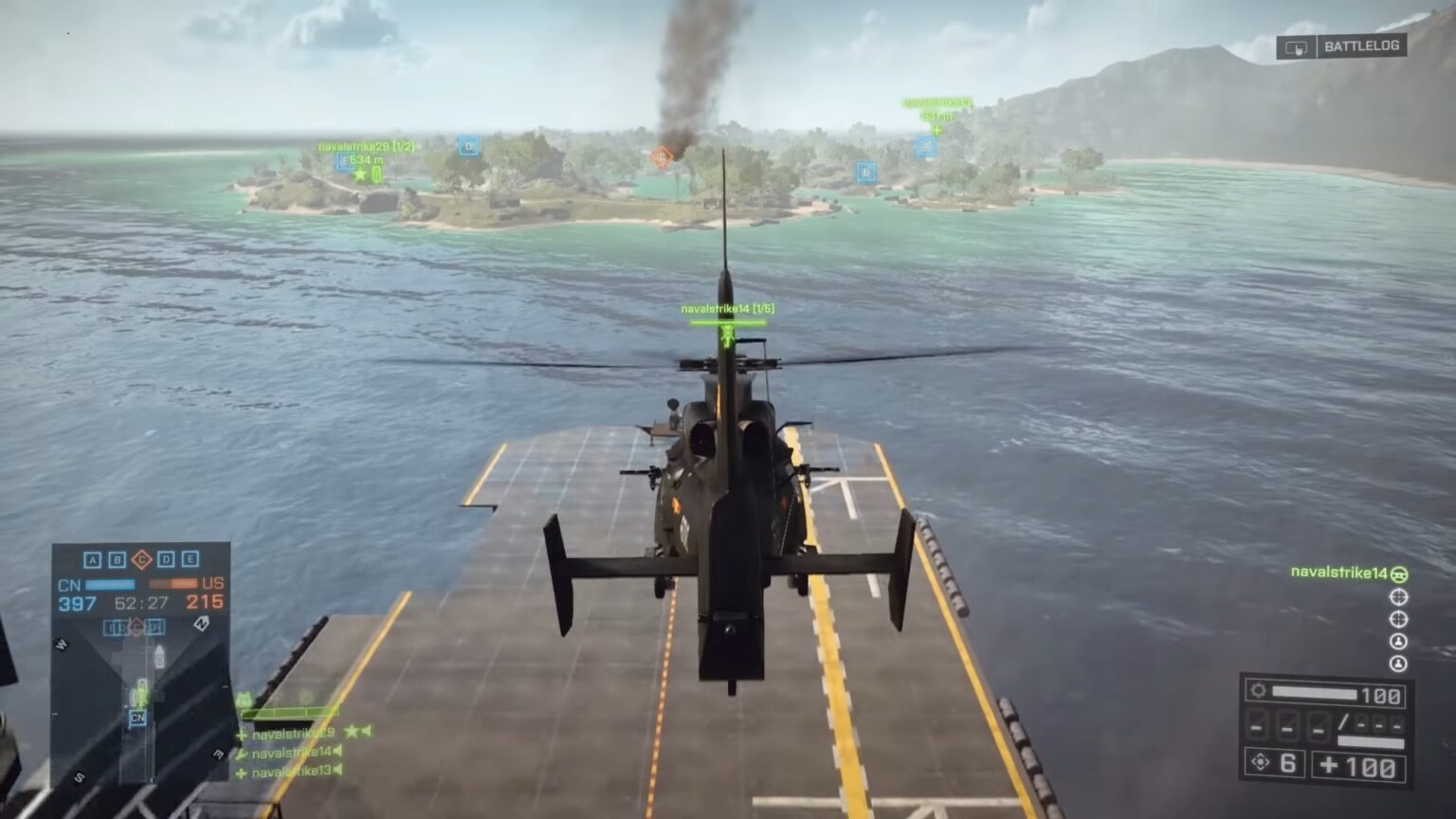Click the gear icon on the vehicle health gauge
The width and height of the screenshot is (1456, 819).
pos(1258,691)
